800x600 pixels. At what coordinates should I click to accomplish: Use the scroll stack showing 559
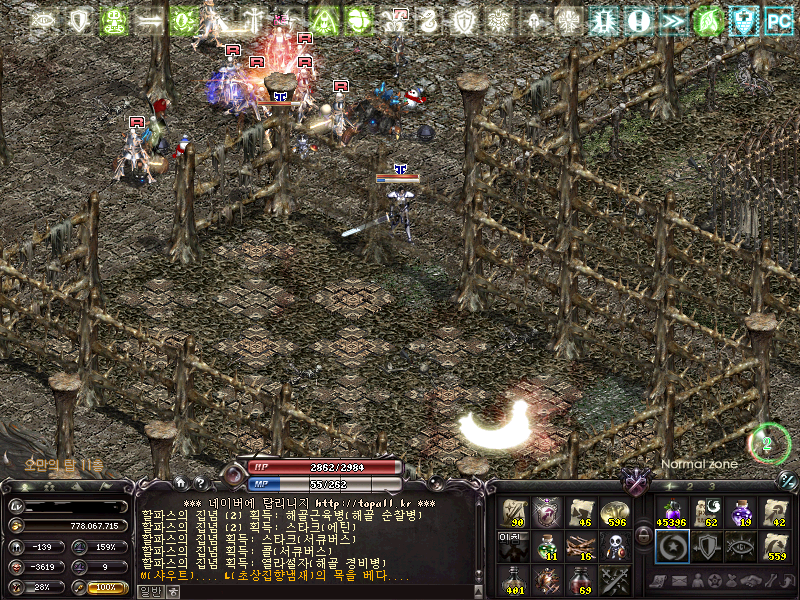pyautogui.click(x=775, y=545)
